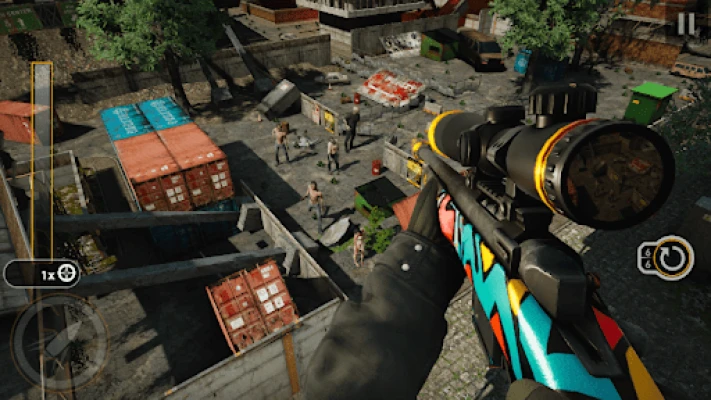Pause the game with the pause button
The height and width of the screenshot is (400, 711).
point(686,23)
